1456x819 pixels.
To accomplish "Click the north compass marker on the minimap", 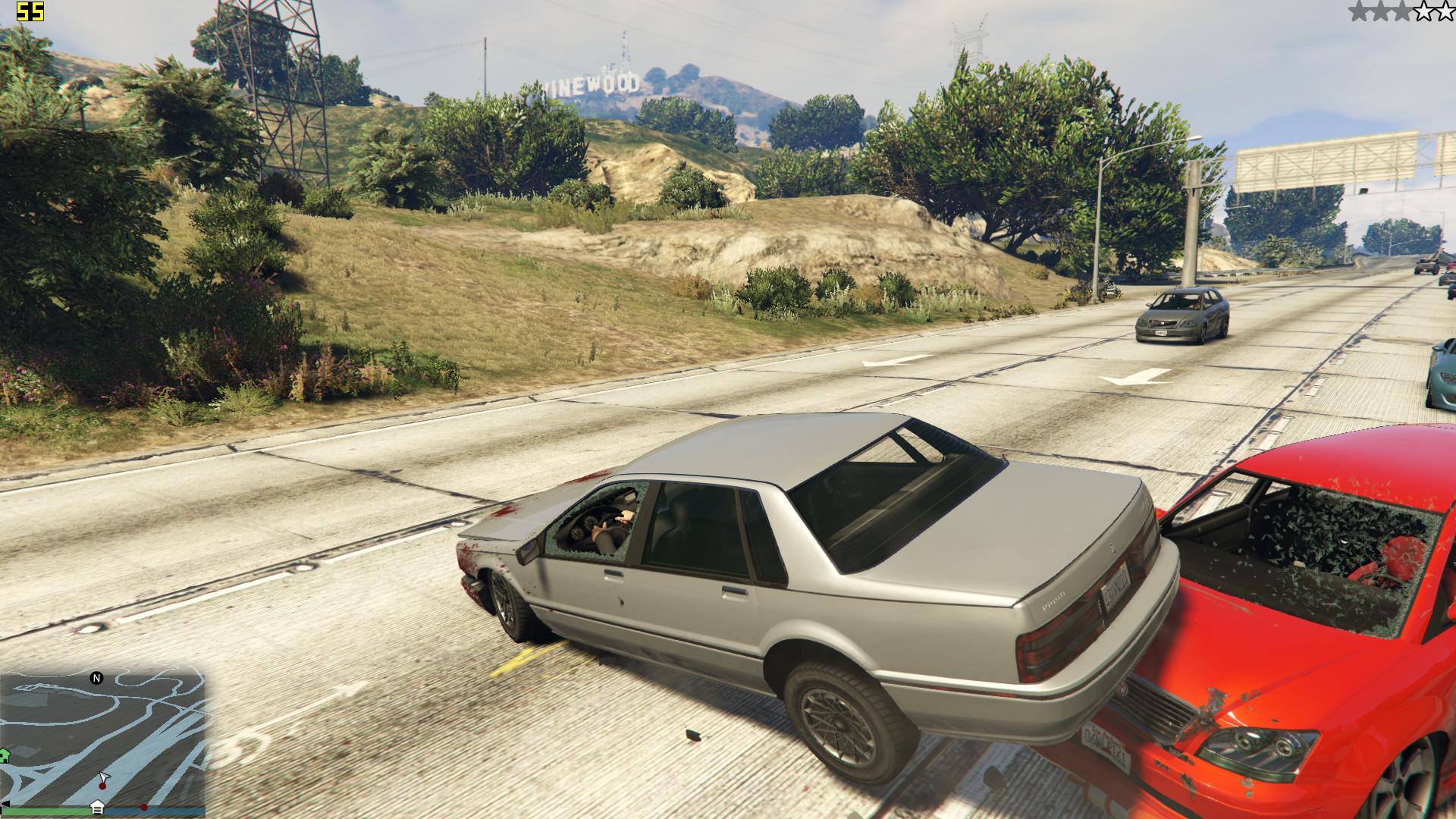I will click(x=96, y=678).
